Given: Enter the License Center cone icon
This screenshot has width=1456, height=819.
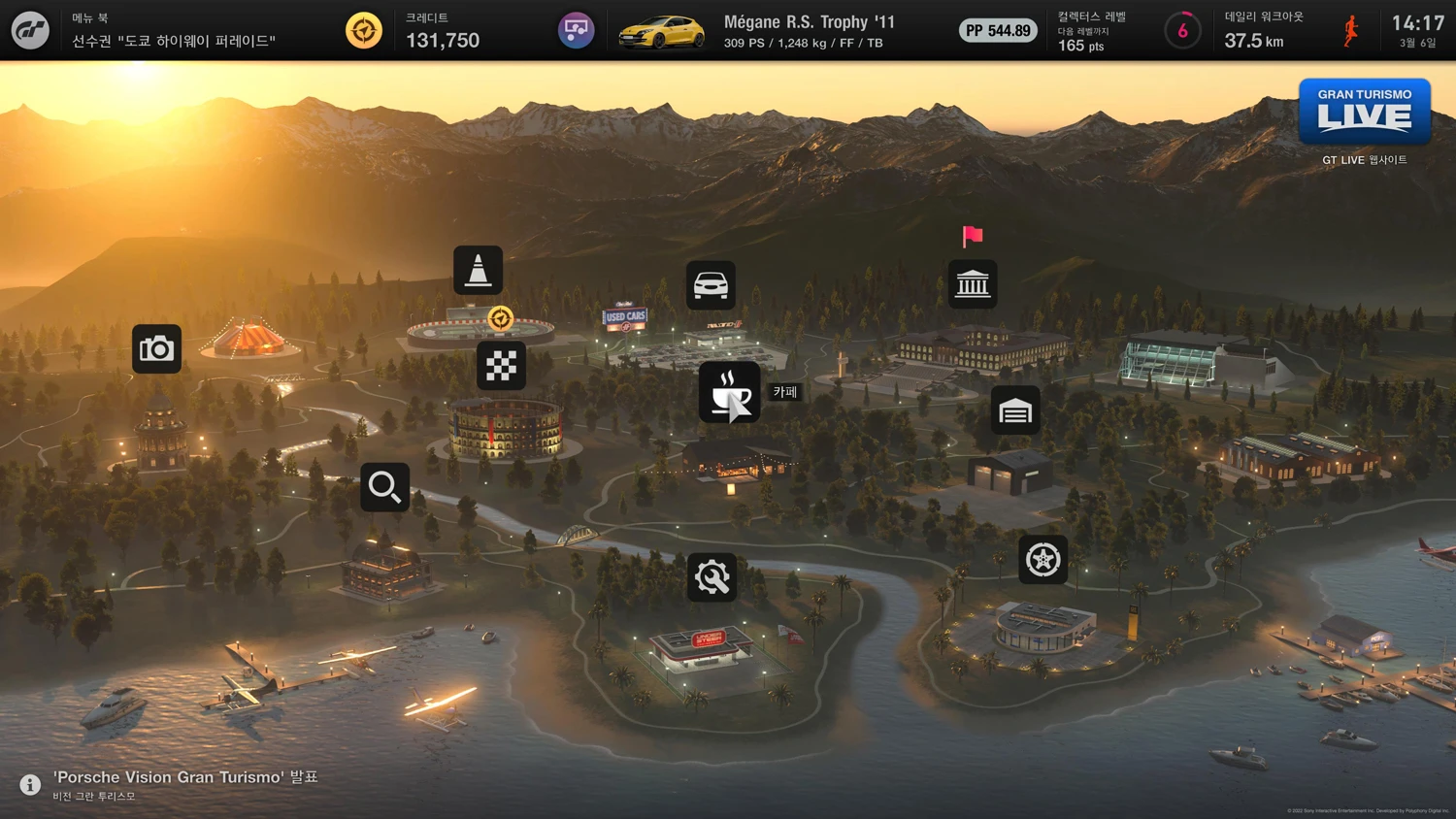Looking at the screenshot, I should click(x=478, y=270).
